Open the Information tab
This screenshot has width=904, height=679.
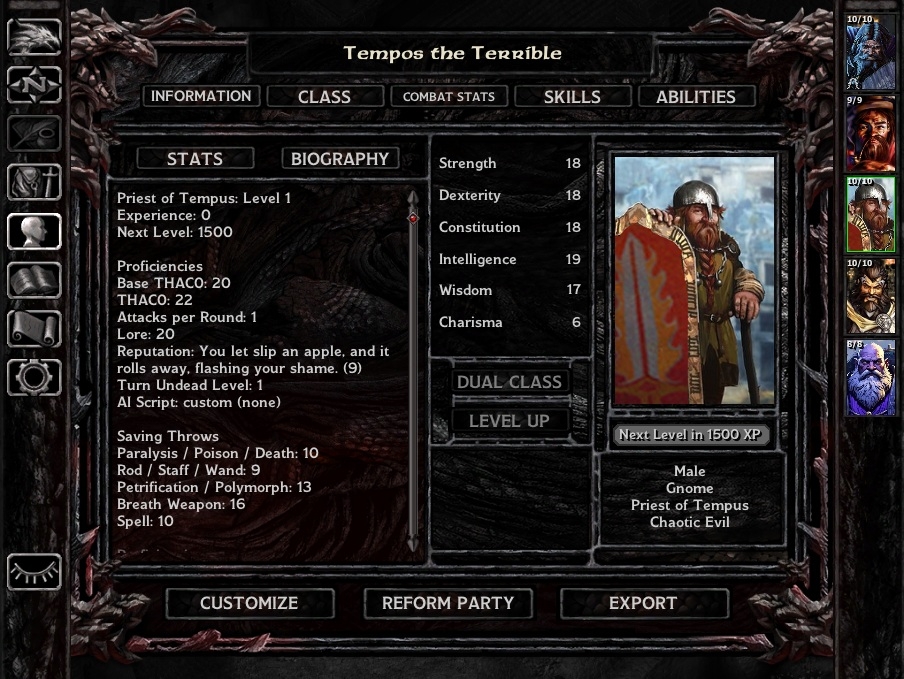(201, 96)
